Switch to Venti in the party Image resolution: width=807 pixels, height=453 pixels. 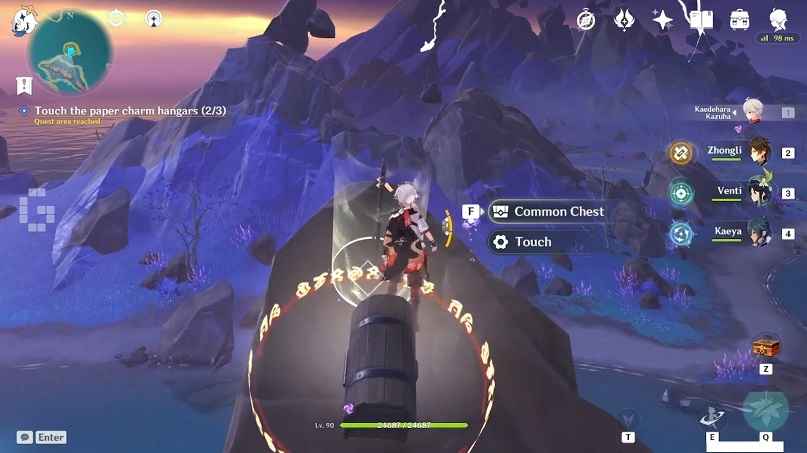pos(758,192)
